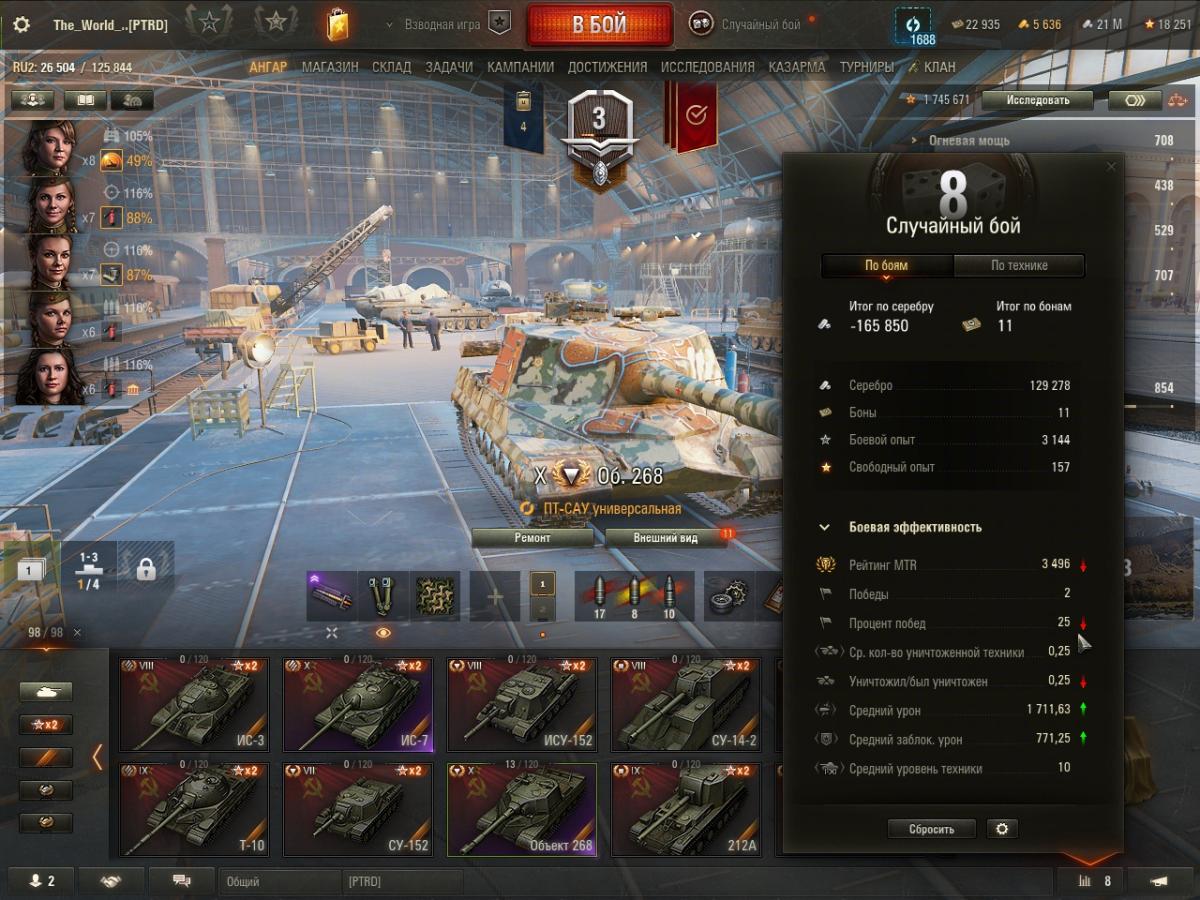Select the По боям tab

coord(887,265)
